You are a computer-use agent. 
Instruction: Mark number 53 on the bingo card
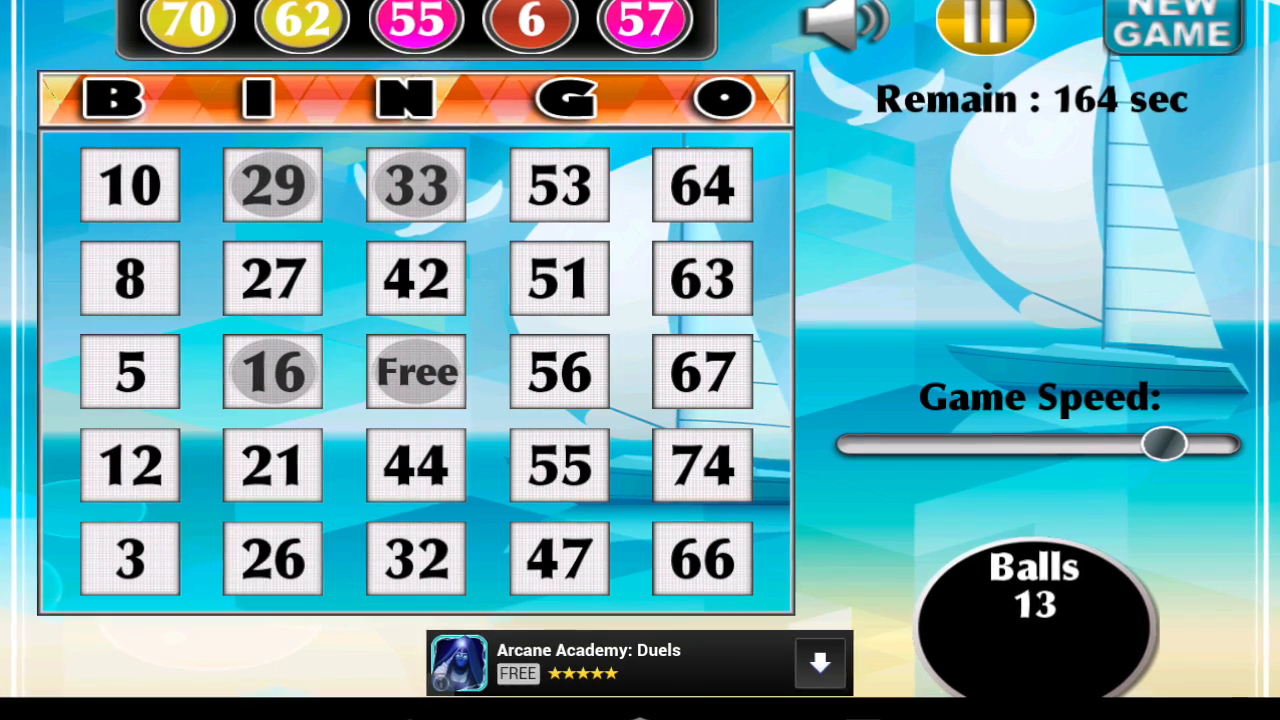(x=558, y=185)
